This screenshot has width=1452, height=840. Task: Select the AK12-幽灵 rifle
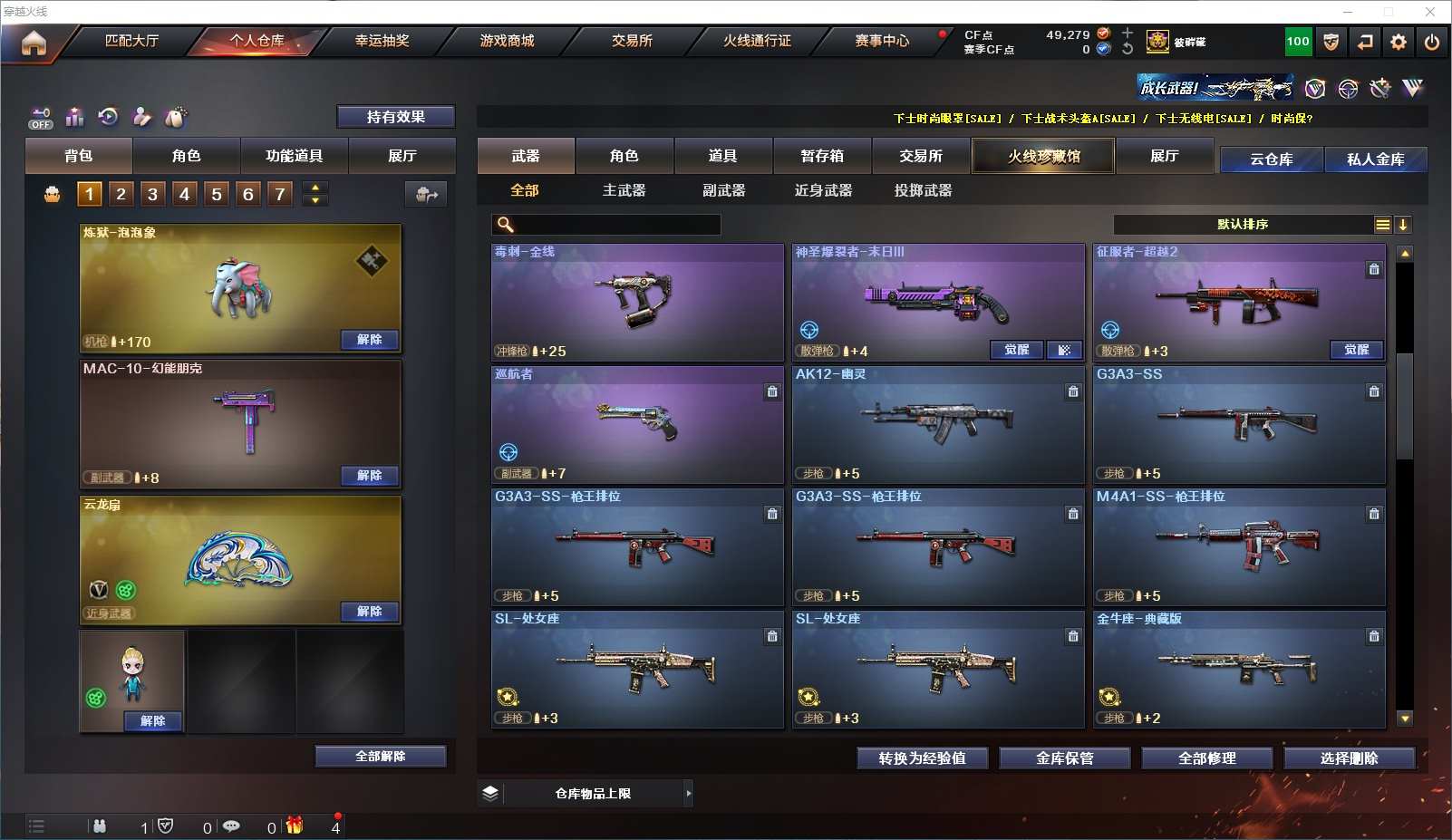coord(937,424)
